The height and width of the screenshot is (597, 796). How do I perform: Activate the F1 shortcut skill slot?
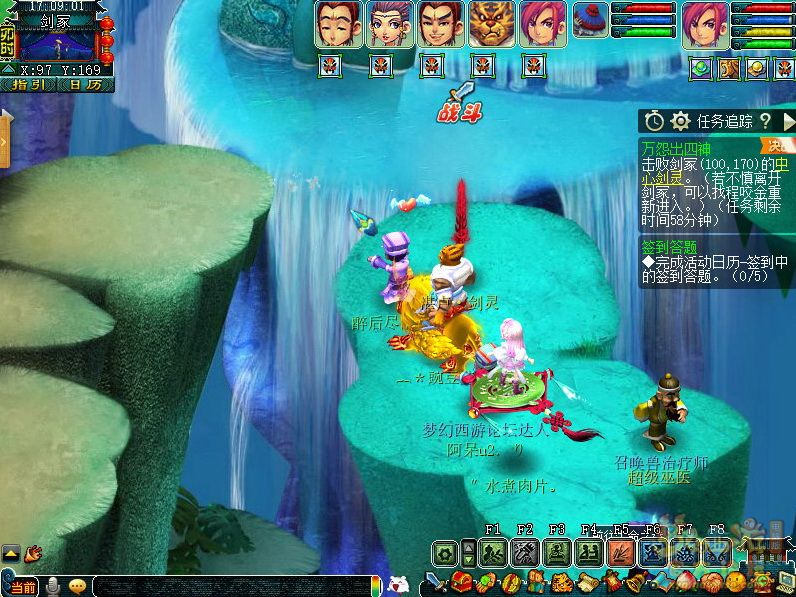(492, 552)
